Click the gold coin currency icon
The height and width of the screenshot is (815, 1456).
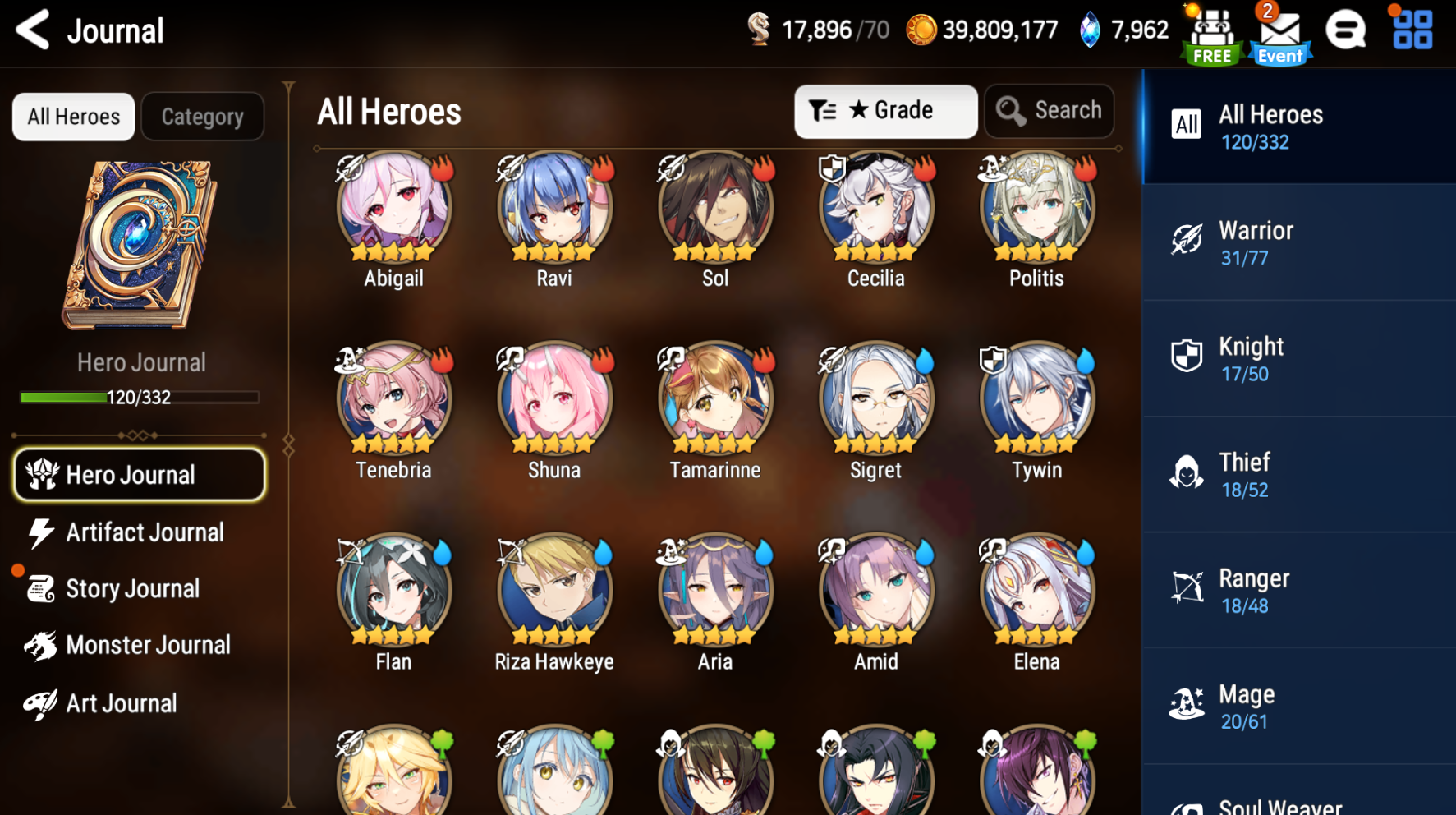tap(921, 29)
